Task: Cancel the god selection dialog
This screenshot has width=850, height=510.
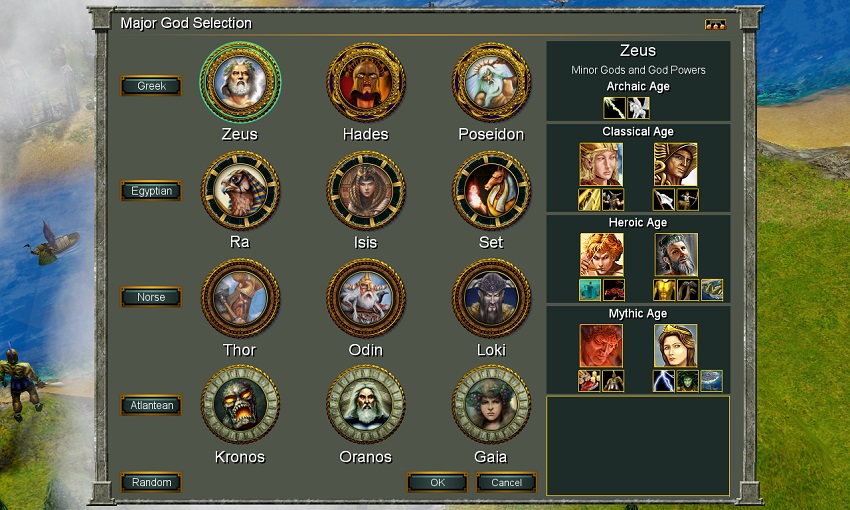Action: pos(506,482)
